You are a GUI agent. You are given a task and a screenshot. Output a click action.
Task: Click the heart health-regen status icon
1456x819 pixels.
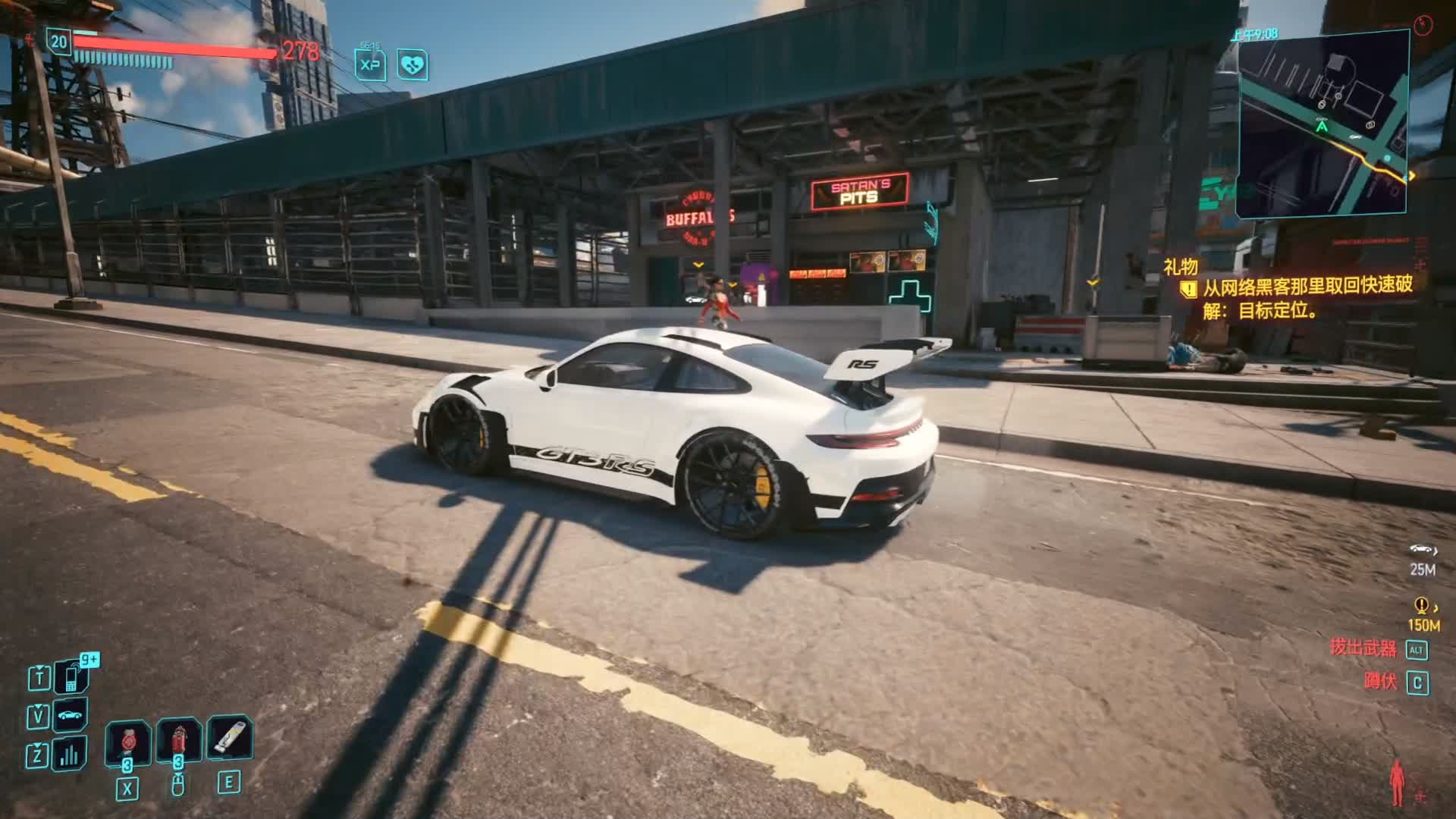(413, 65)
